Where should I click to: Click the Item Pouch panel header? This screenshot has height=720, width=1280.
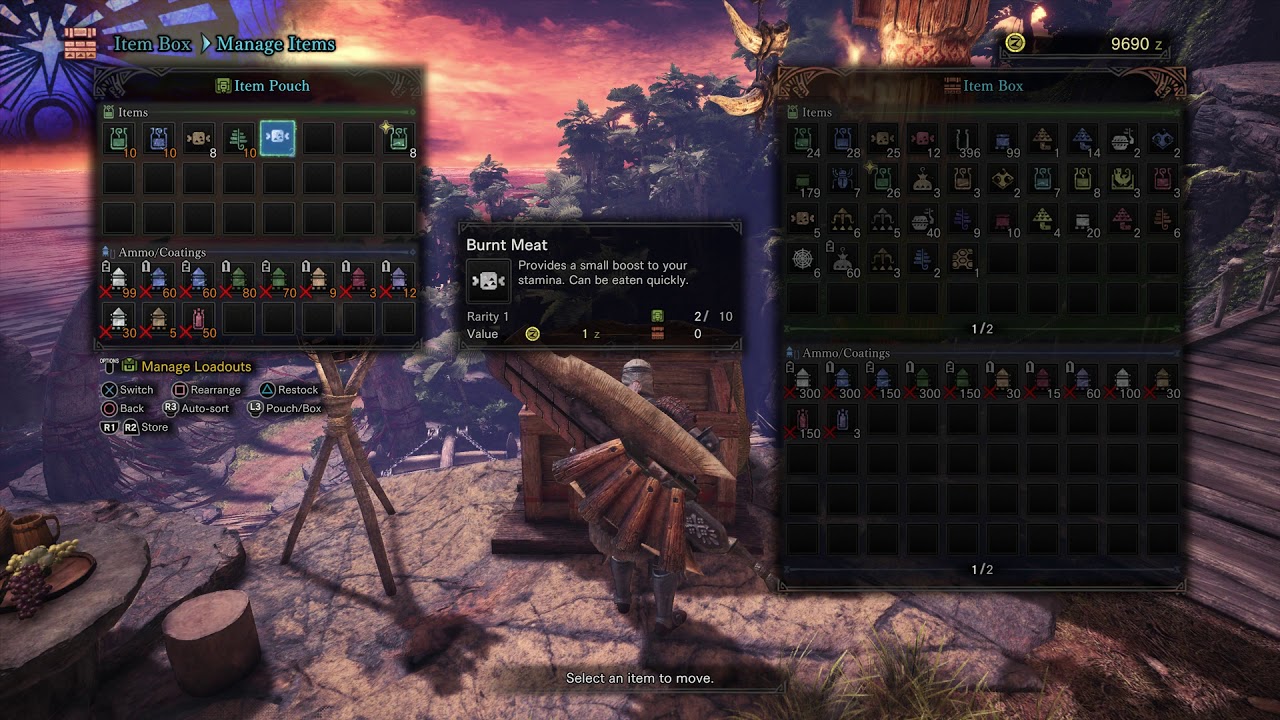click(262, 86)
